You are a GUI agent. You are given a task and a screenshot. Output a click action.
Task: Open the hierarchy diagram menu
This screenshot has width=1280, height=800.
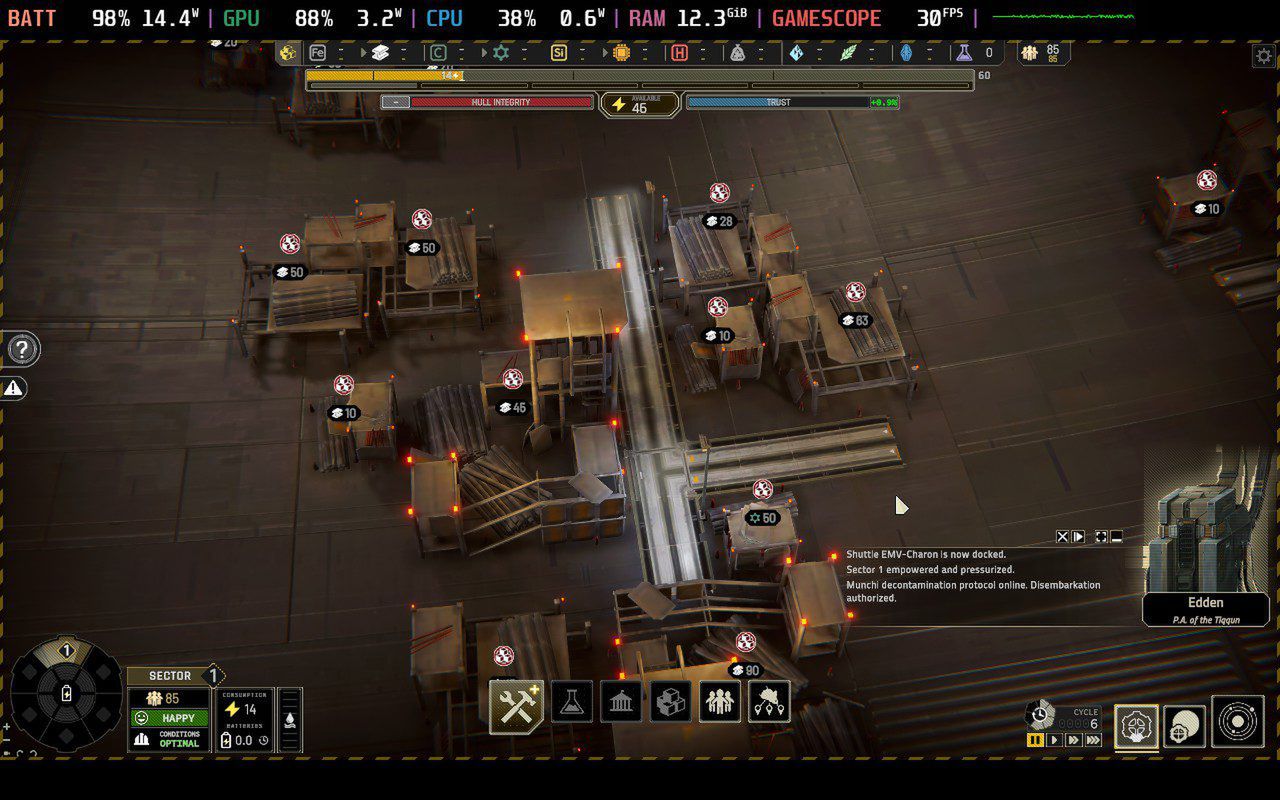click(x=768, y=703)
